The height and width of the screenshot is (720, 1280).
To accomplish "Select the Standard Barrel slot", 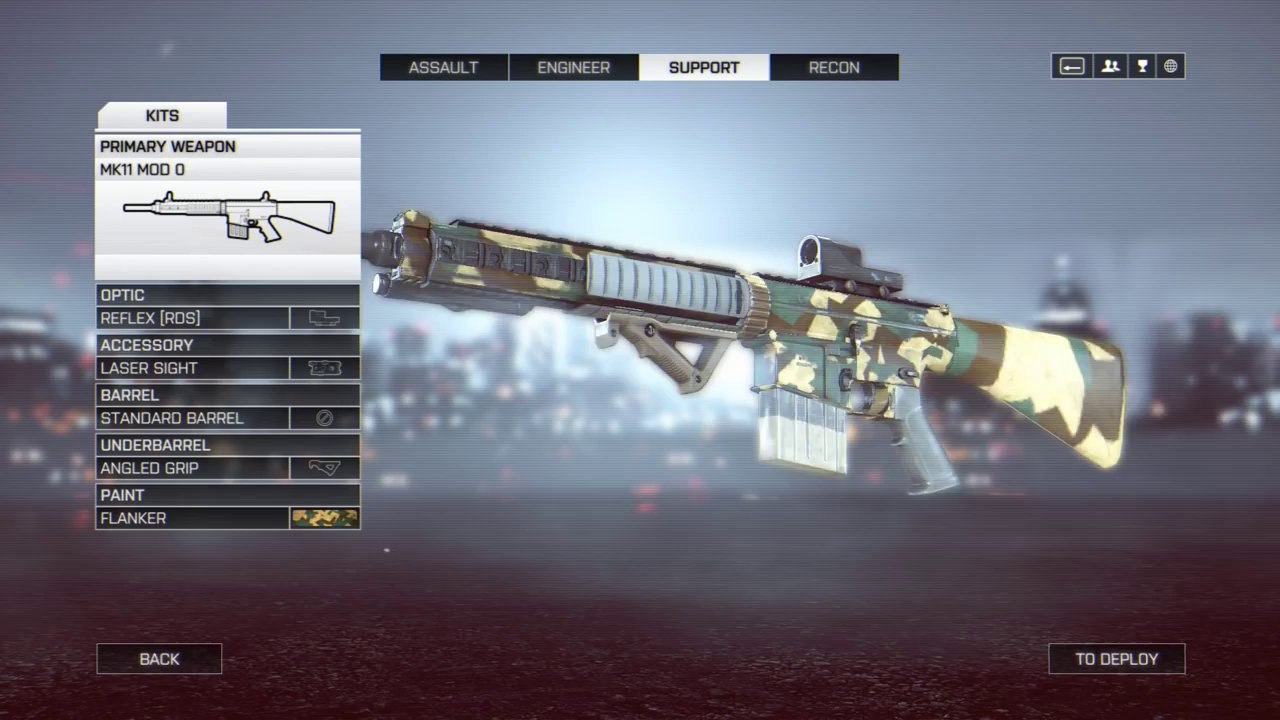I will click(228, 418).
